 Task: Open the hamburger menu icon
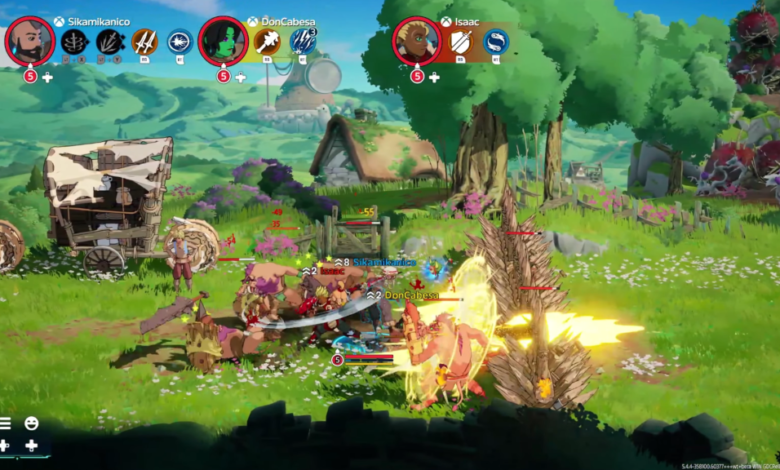coord(5,424)
